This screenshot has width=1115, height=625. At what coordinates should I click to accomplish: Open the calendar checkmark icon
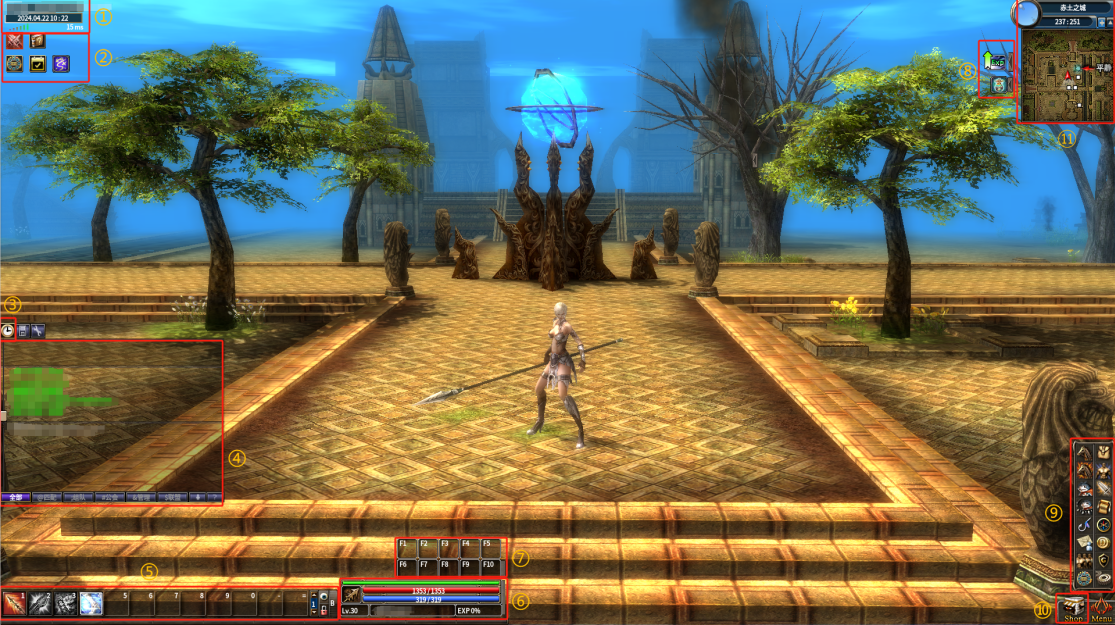point(38,64)
